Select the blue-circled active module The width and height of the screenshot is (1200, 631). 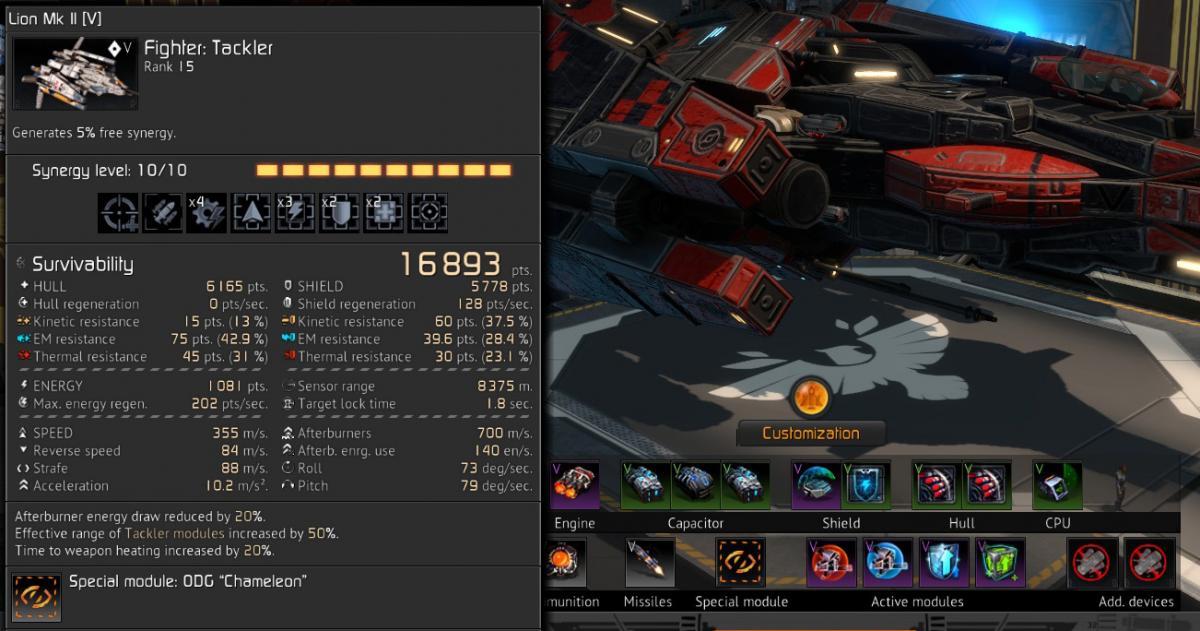click(x=888, y=563)
